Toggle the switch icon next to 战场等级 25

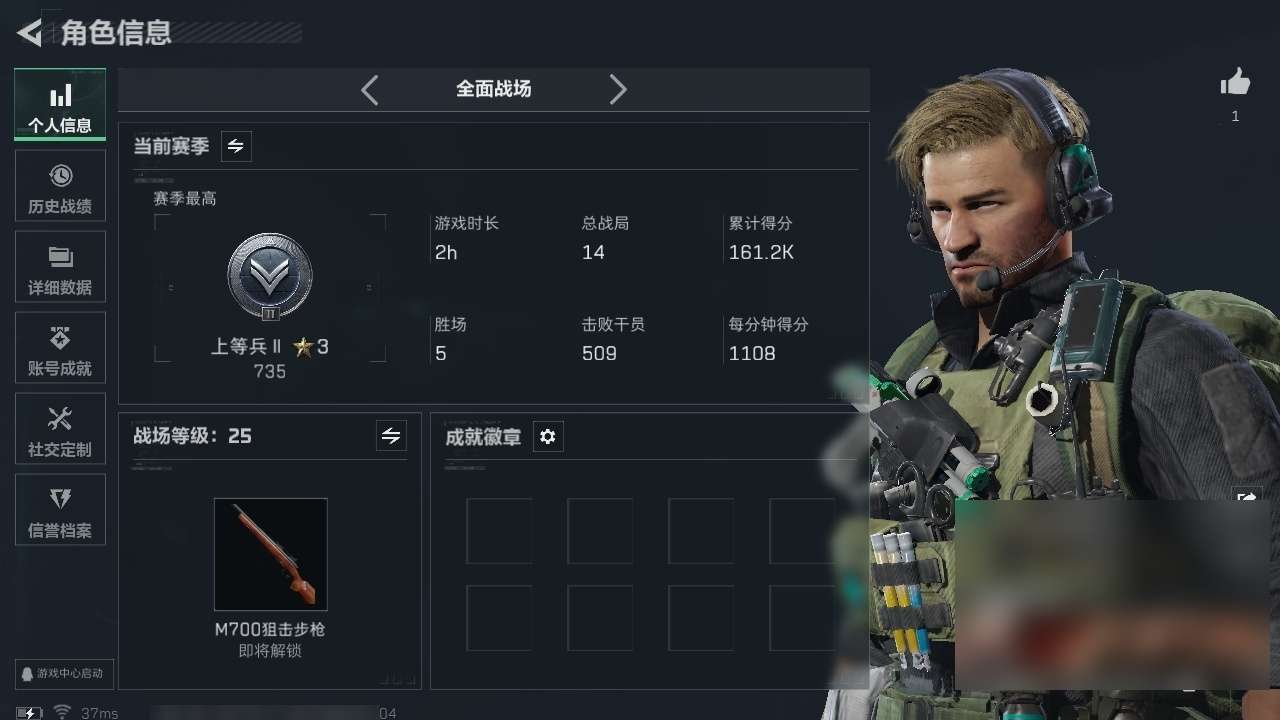(391, 436)
